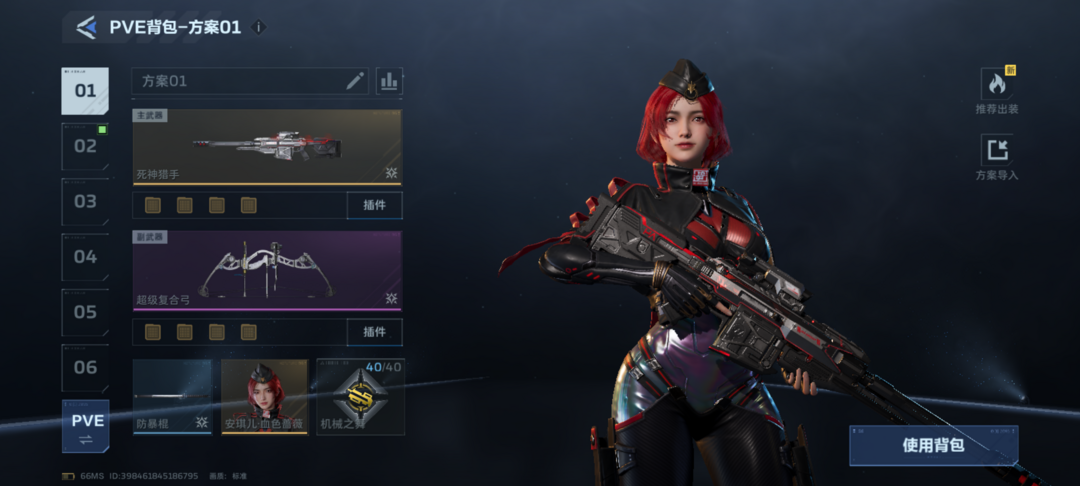Switch to loadout tab 04
Screen dimensions: 1080x486
tap(86, 257)
